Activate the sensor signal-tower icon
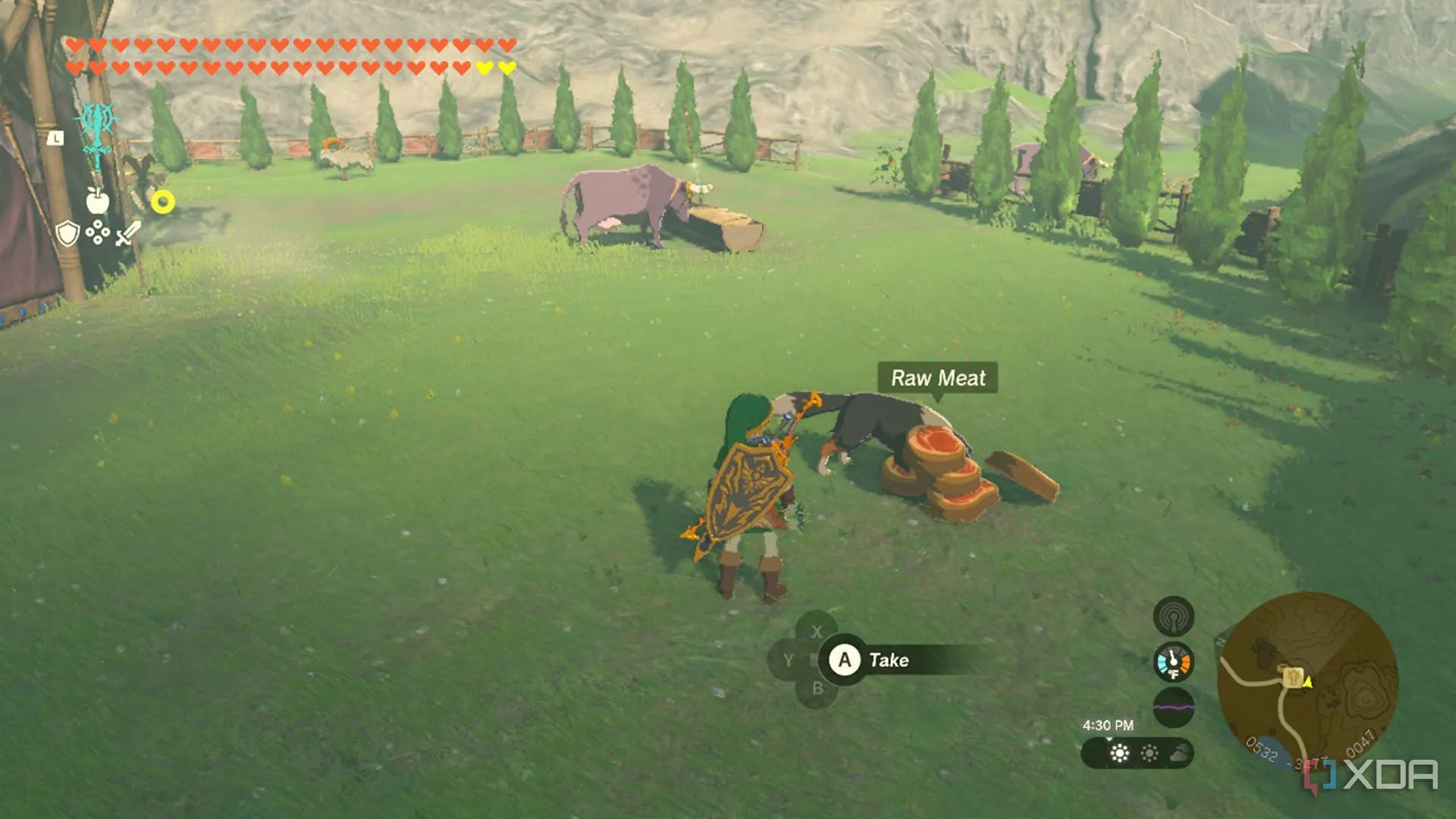Screen dimensions: 1456x819 click(x=1173, y=617)
